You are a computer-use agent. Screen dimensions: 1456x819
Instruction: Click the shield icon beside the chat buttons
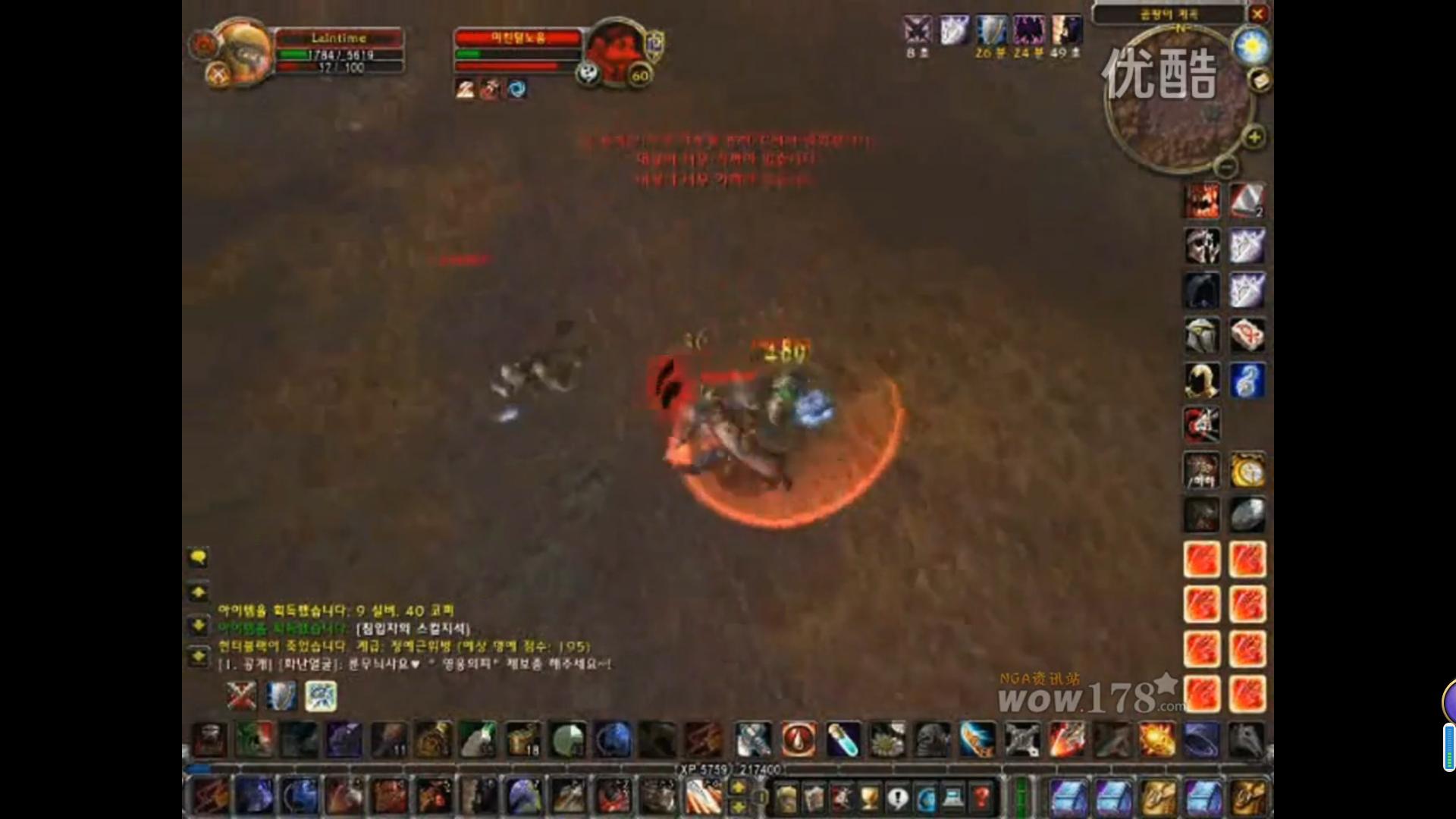point(281,695)
